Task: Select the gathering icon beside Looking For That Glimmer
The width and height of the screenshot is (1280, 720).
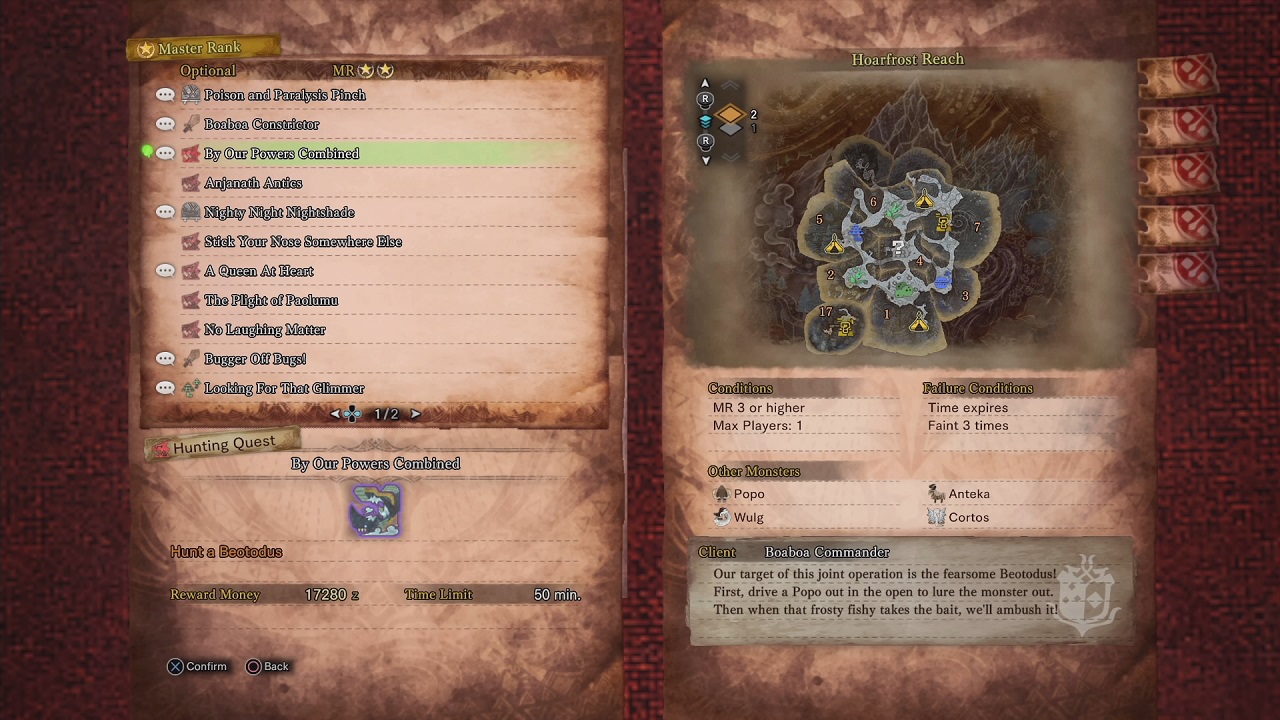Action: (x=192, y=387)
